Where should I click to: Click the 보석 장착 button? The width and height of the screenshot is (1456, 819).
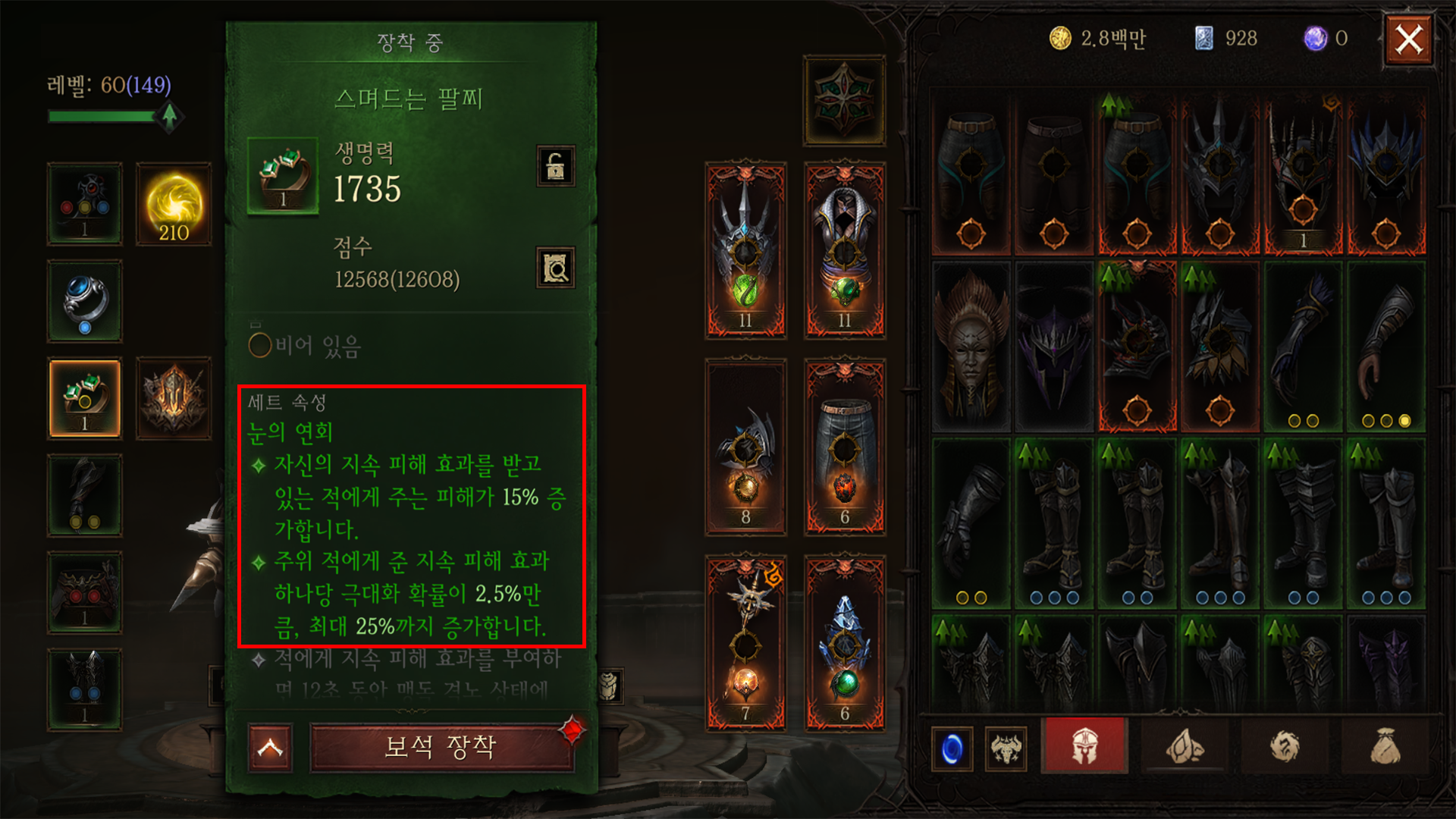(x=441, y=748)
